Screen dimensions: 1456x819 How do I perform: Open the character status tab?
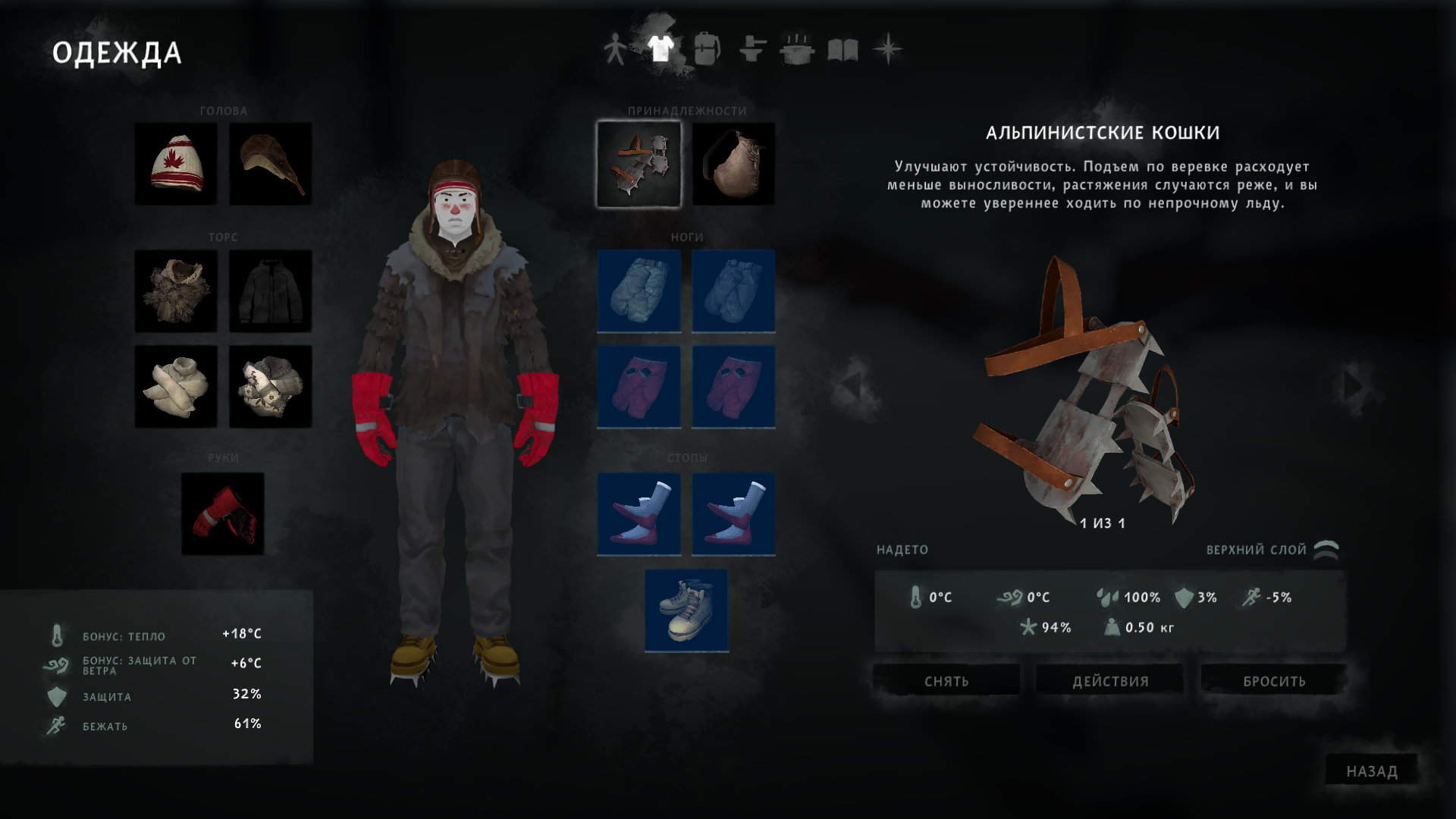(614, 50)
